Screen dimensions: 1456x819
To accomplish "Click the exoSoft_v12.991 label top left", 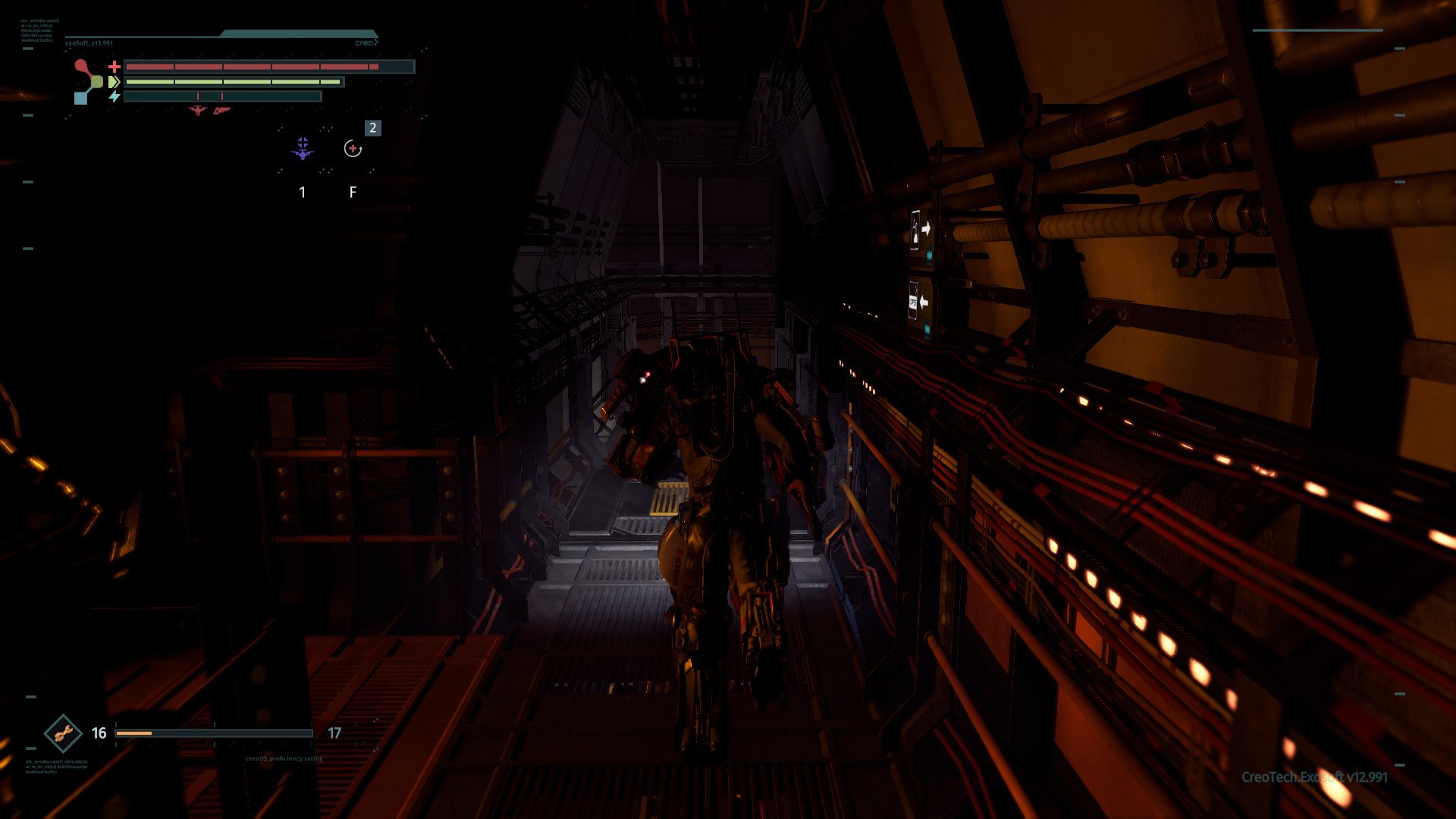I will (89, 44).
